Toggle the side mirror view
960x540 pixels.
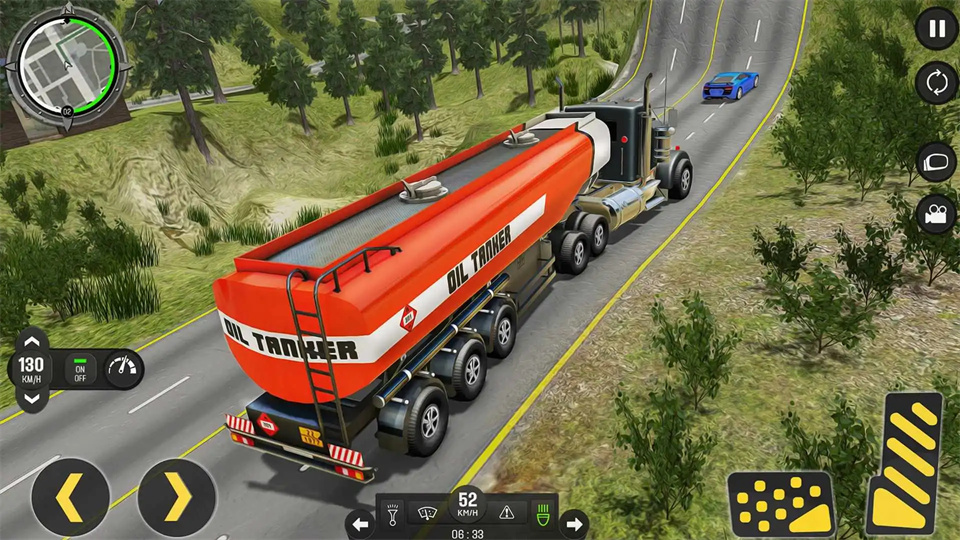point(936,162)
